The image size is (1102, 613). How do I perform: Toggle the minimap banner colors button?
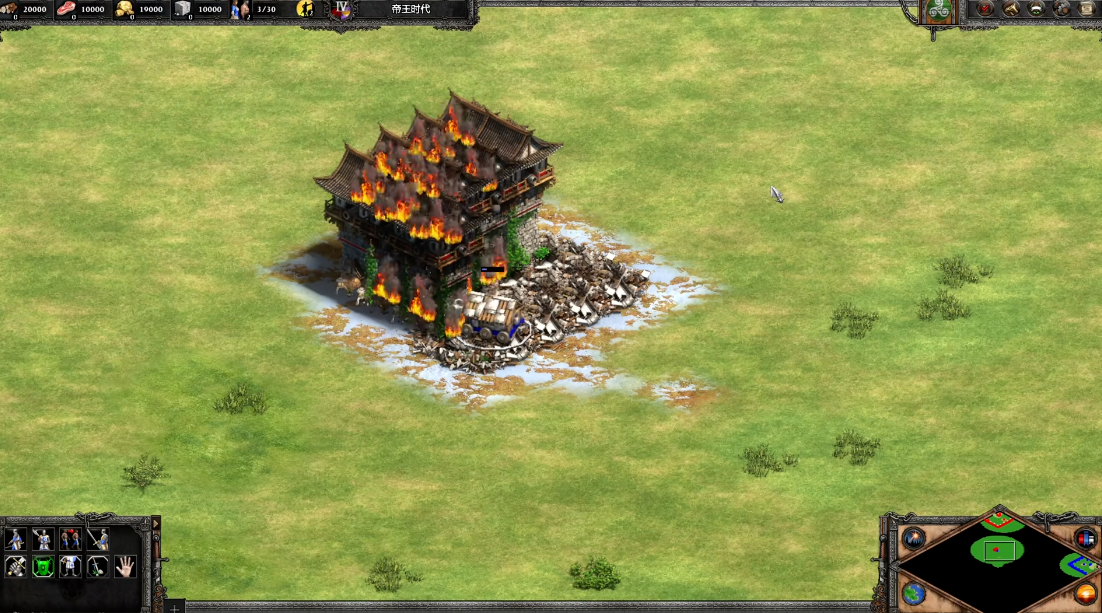point(1085,539)
